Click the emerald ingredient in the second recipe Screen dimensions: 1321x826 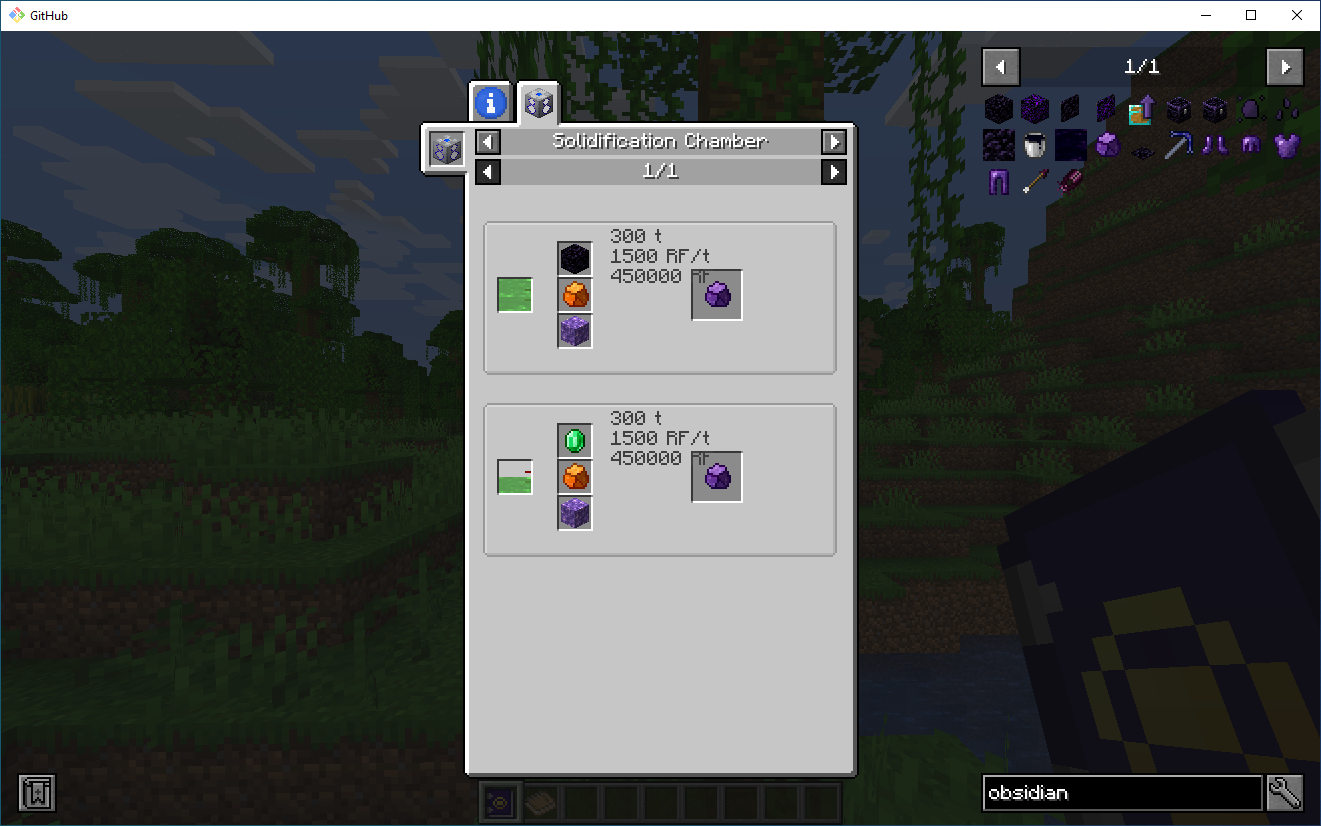(574, 439)
